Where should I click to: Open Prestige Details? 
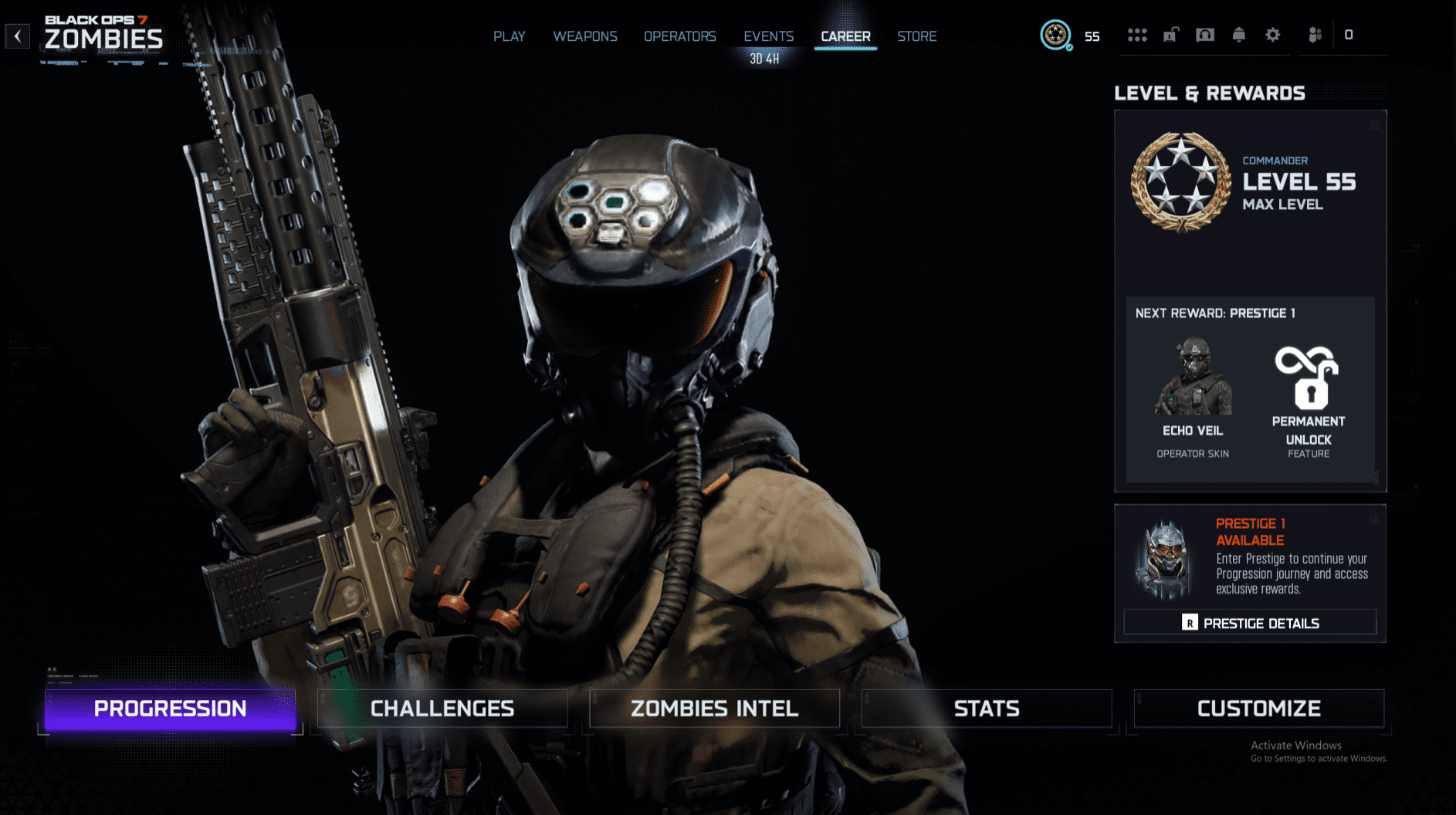point(1249,622)
